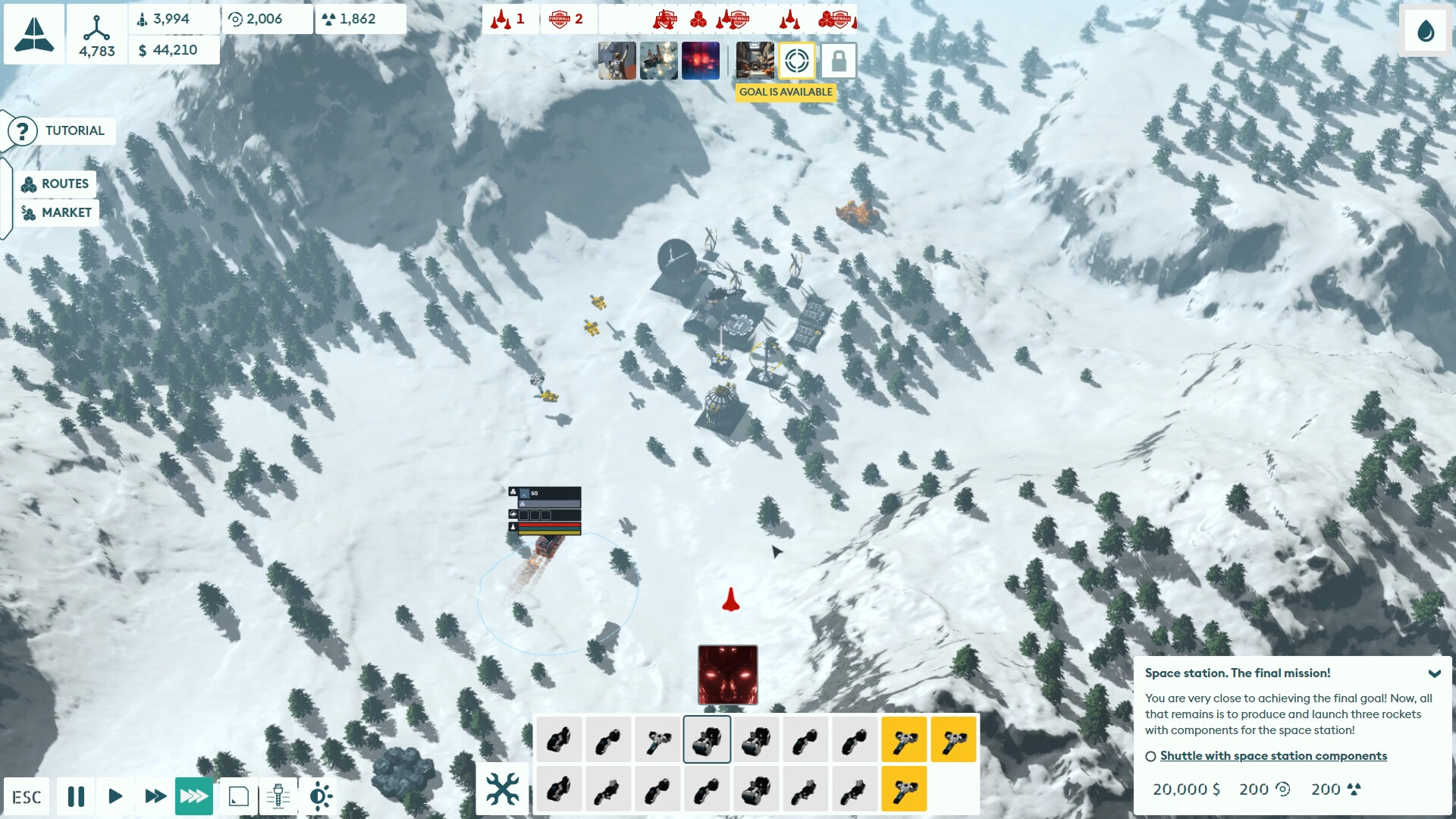The height and width of the screenshot is (819, 1456).
Task: Toggle the day/night display icon
Action: point(320,796)
